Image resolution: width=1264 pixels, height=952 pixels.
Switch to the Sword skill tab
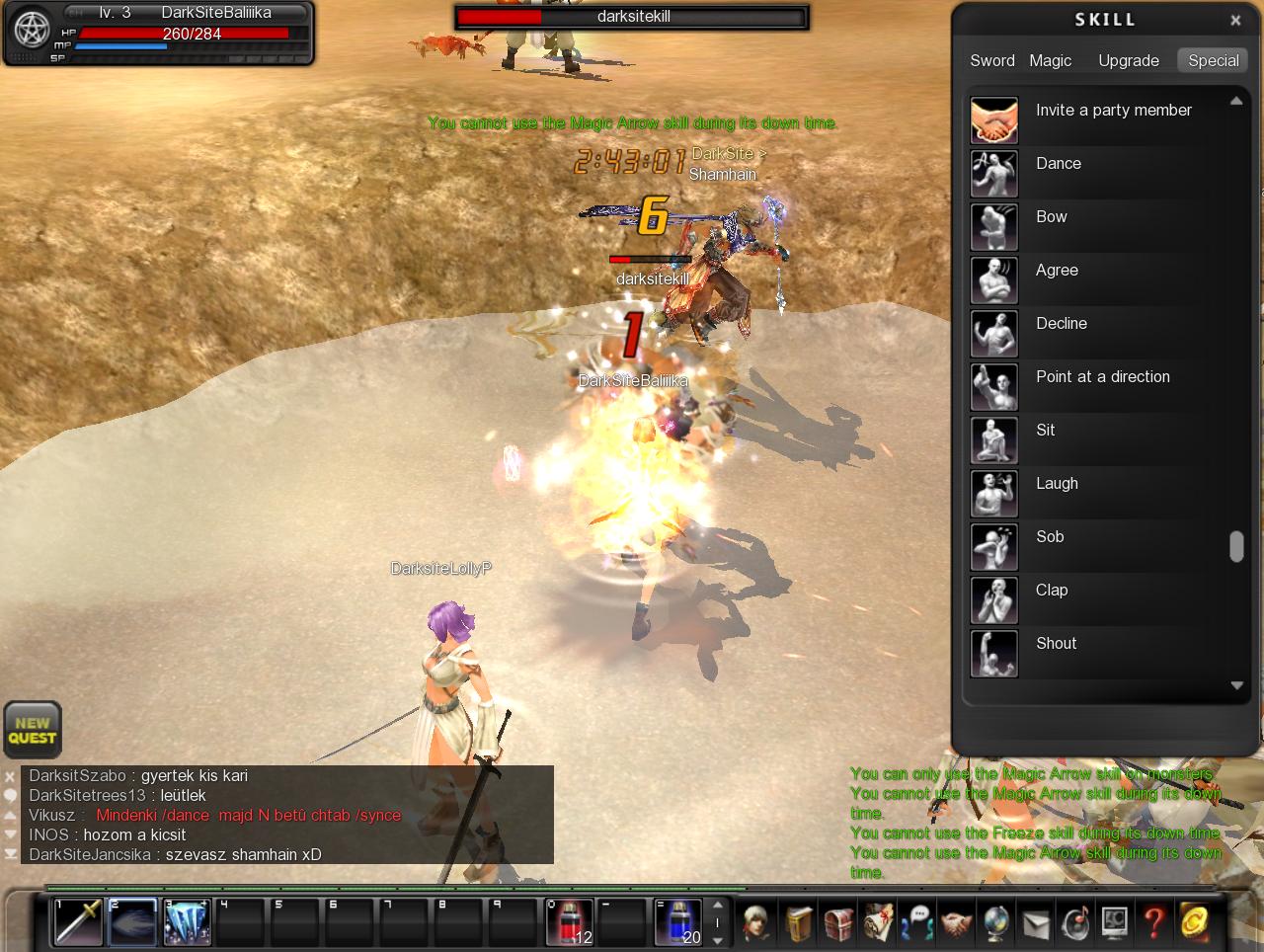tap(991, 60)
